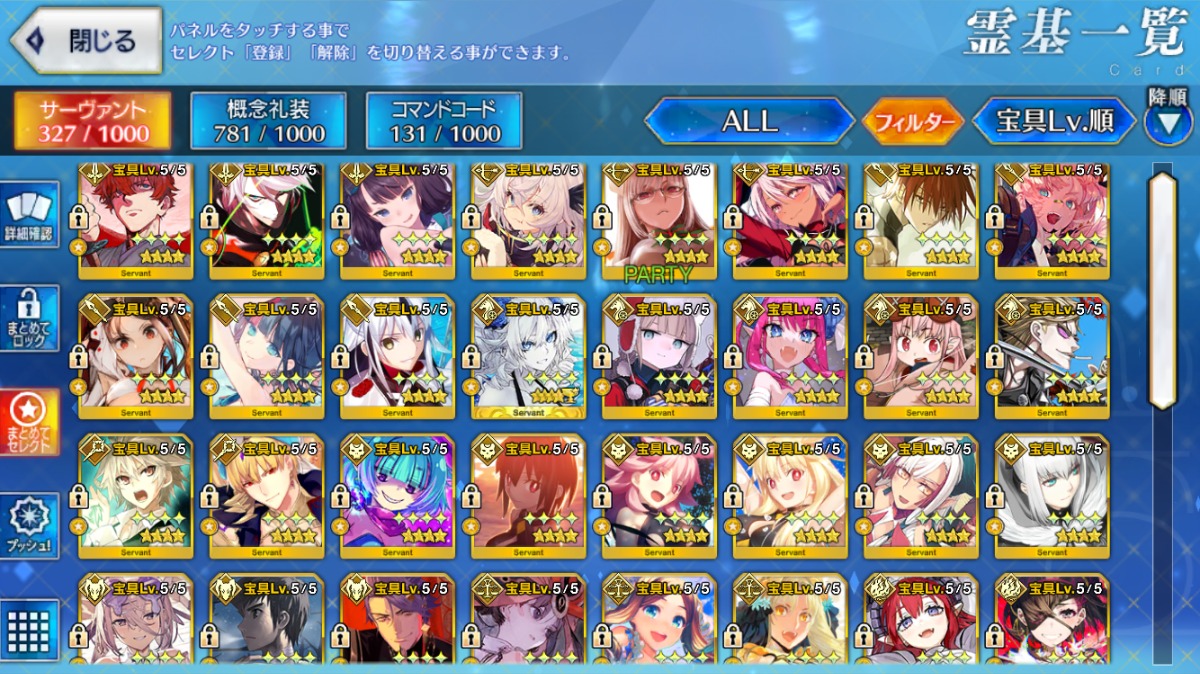Image resolution: width=1200 pixels, height=674 pixels.
Task: Open the フィルター options
Action: tap(913, 123)
